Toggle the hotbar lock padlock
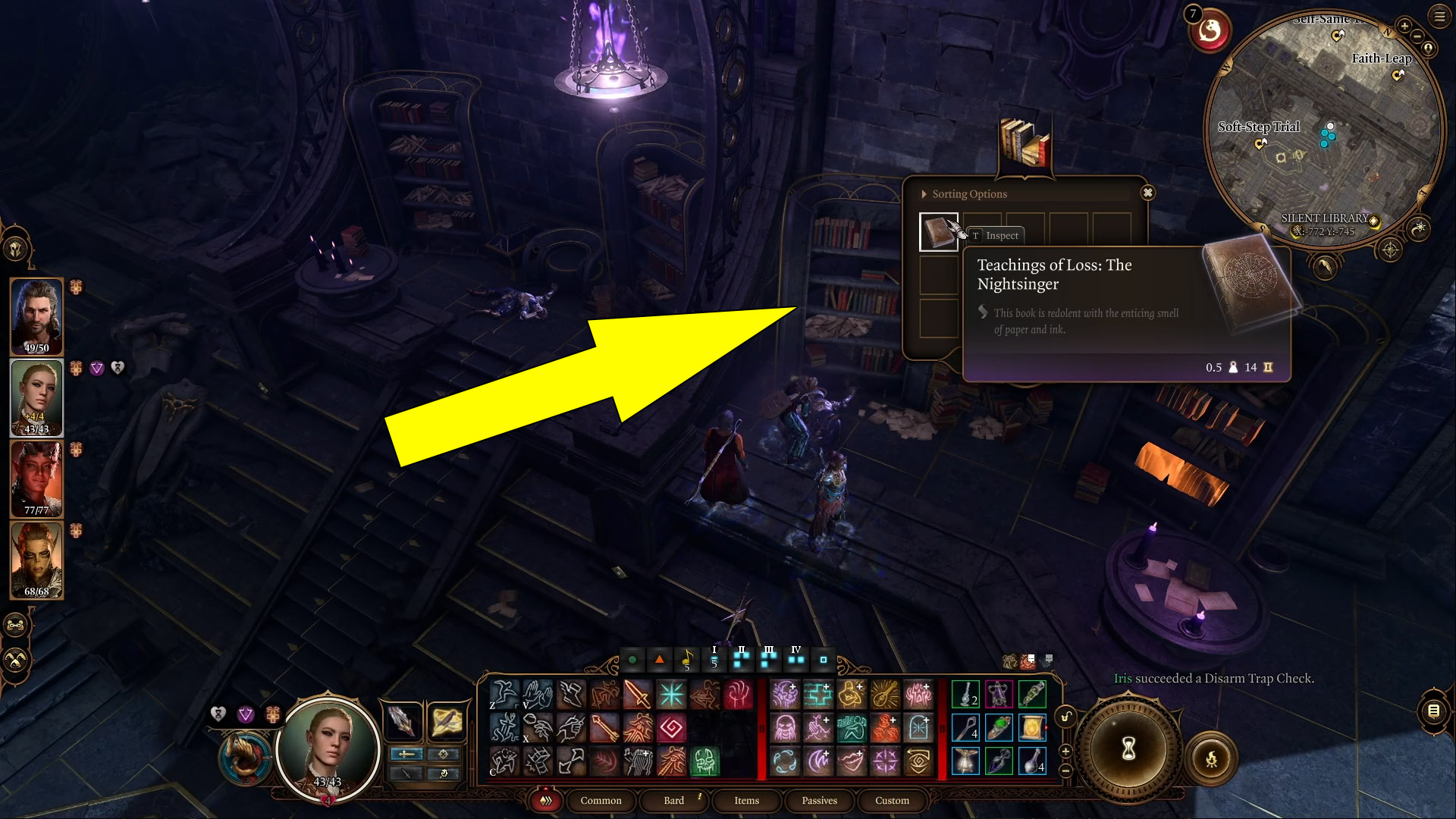The width and height of the screenshot is (1456, 819). [1065, 716]
